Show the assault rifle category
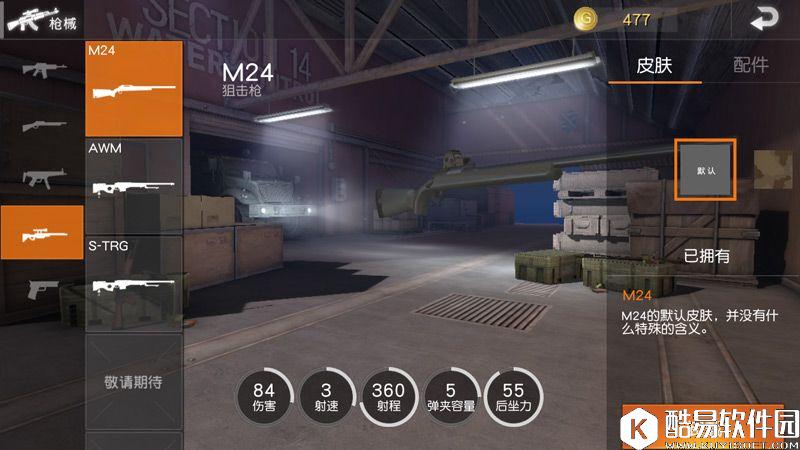This screenshot has height=450, width=800. 42,70
